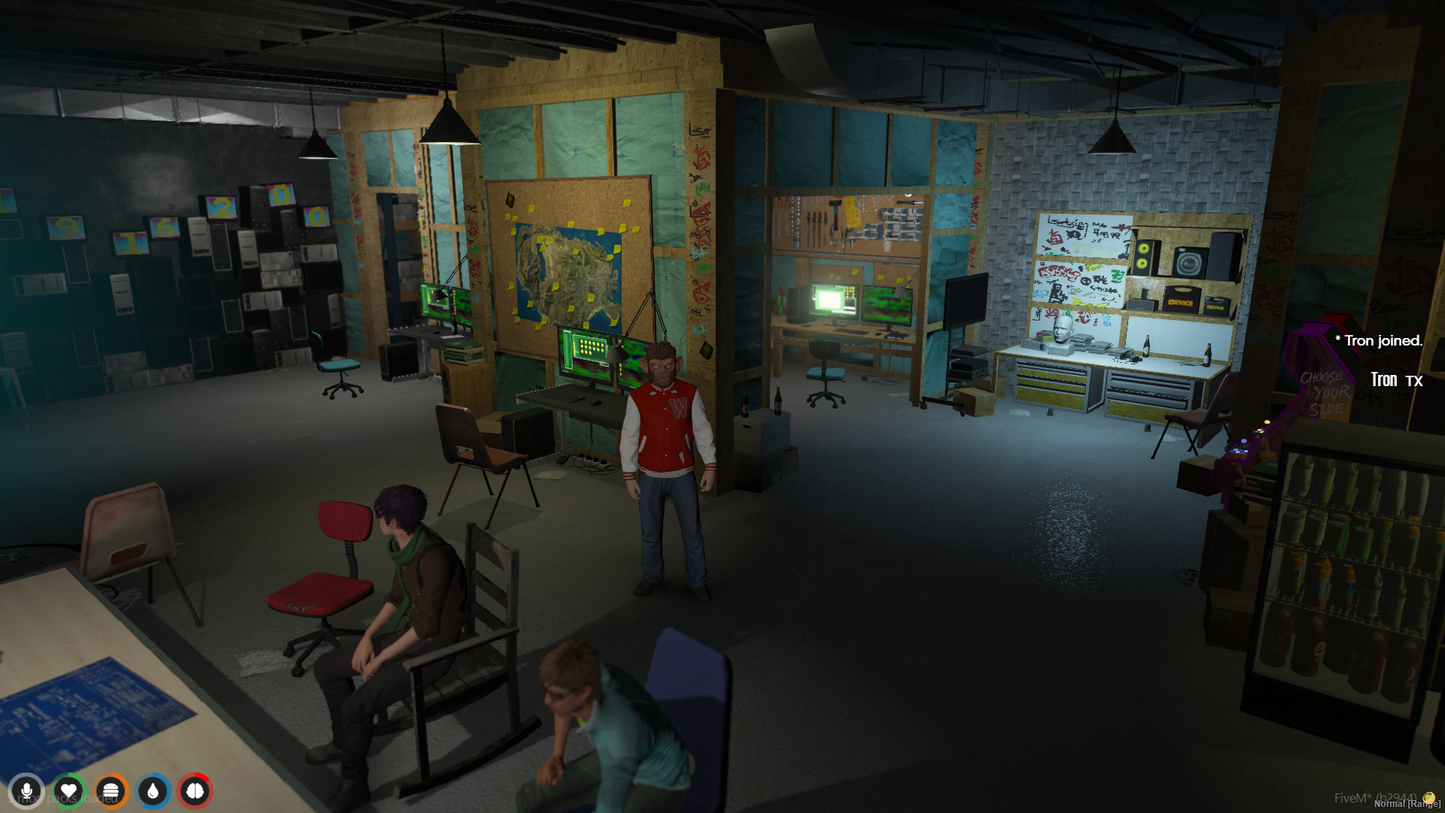
Task: Click the microphone voice chat icon
Action: click(27, 791)
